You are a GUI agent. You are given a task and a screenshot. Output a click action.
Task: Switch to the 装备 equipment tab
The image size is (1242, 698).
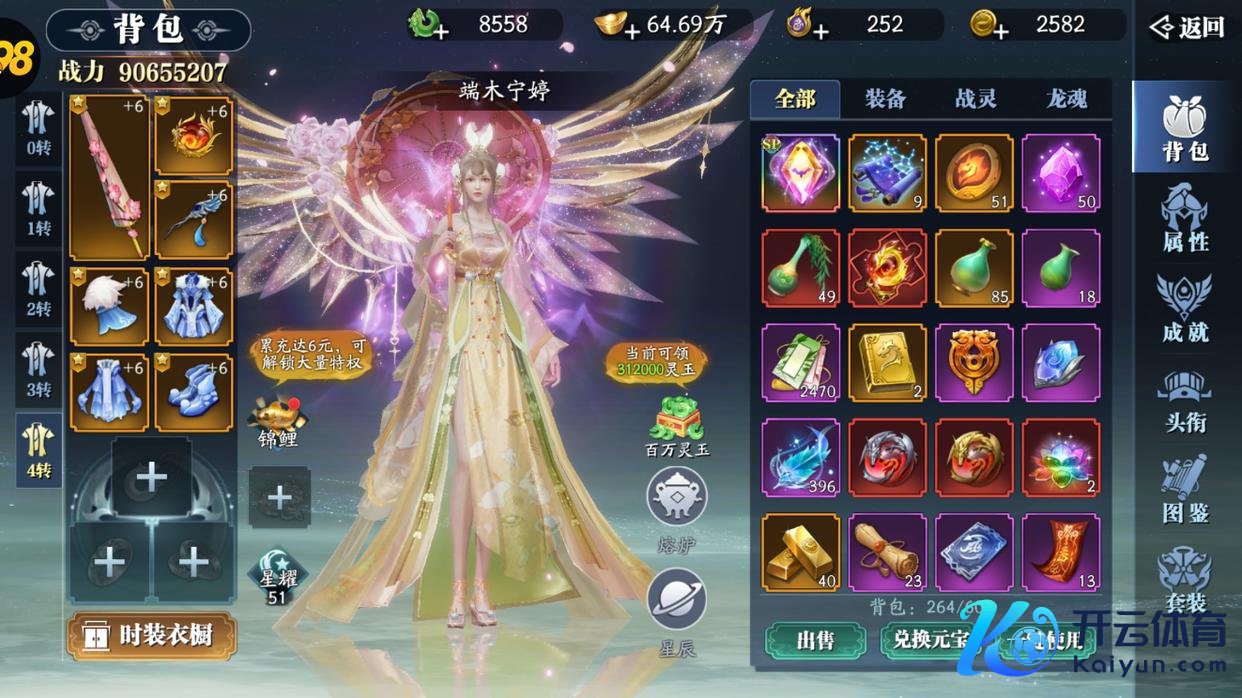click(x=885, y=99)
